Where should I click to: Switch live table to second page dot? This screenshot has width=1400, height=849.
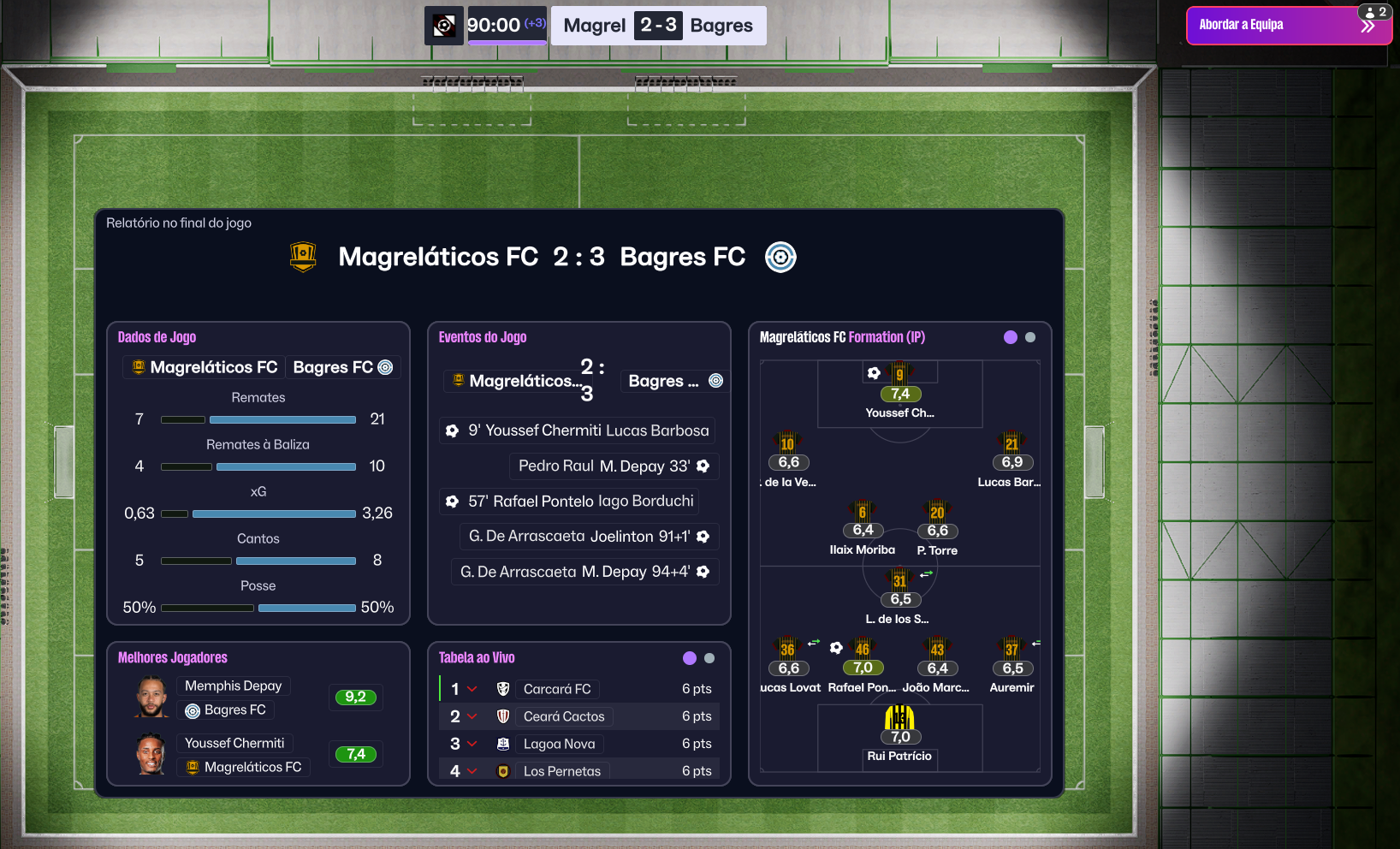709,658
